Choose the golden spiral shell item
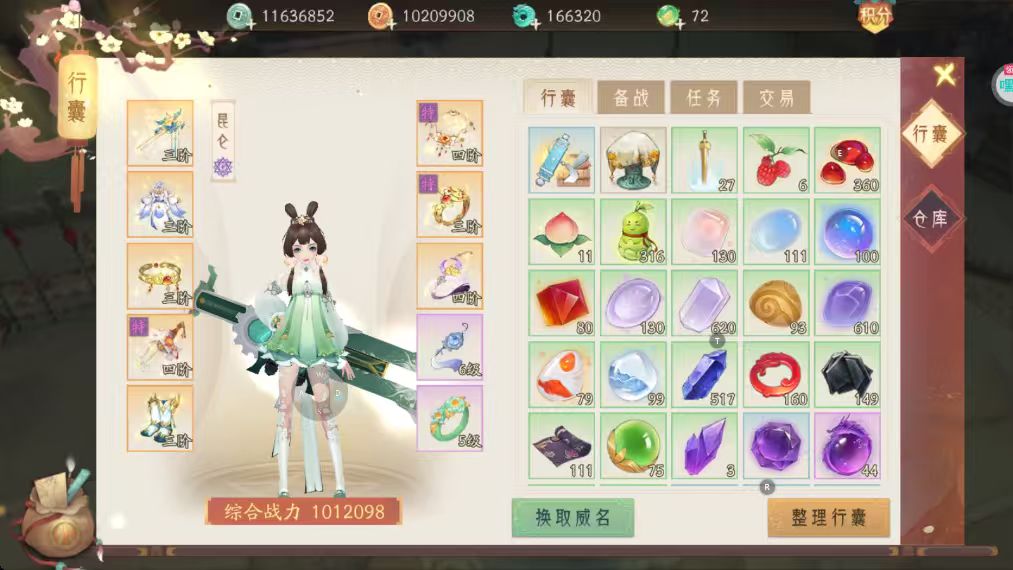The height and width of the screenshot is (570, 1013). pyautogui.click(x=776, y=303)
